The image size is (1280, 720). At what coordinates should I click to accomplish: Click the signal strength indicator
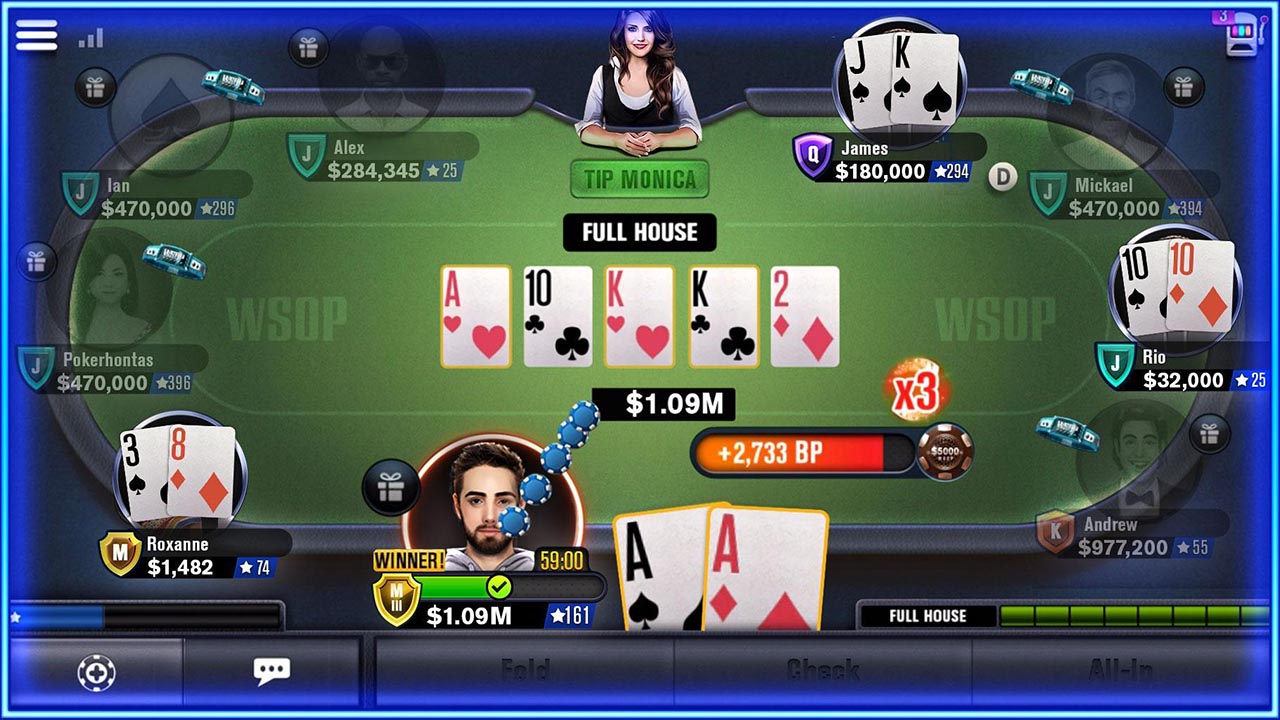[x=90, y=38]
